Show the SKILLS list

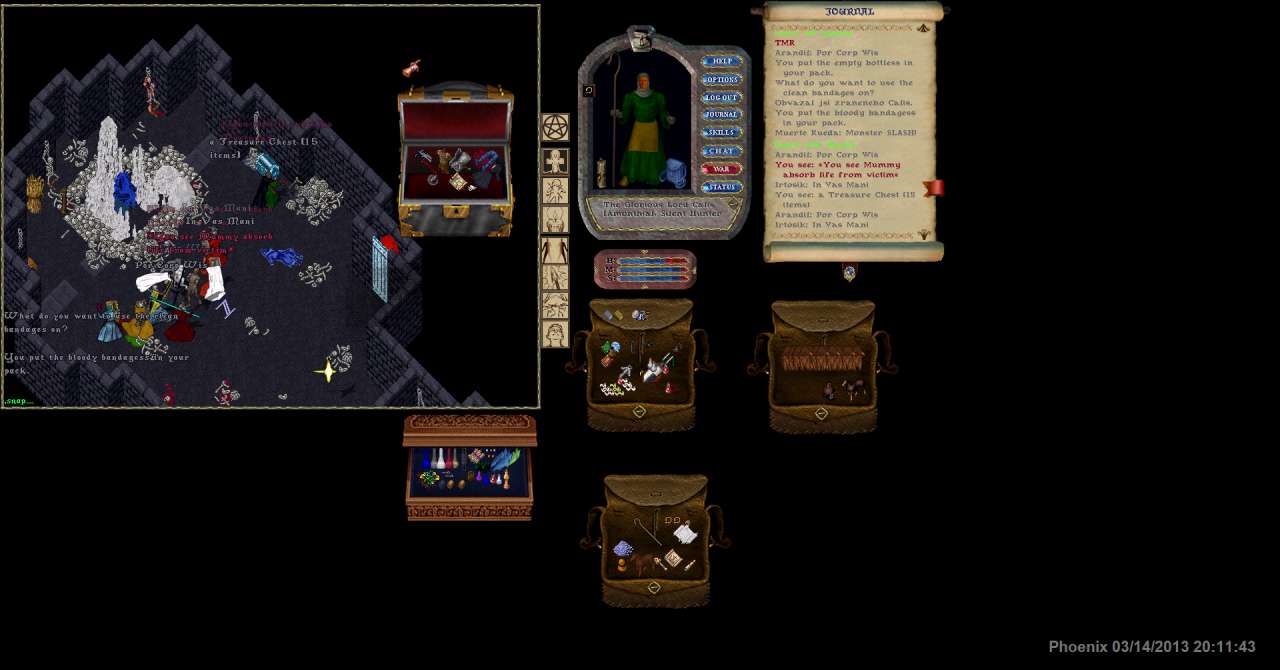721,133
